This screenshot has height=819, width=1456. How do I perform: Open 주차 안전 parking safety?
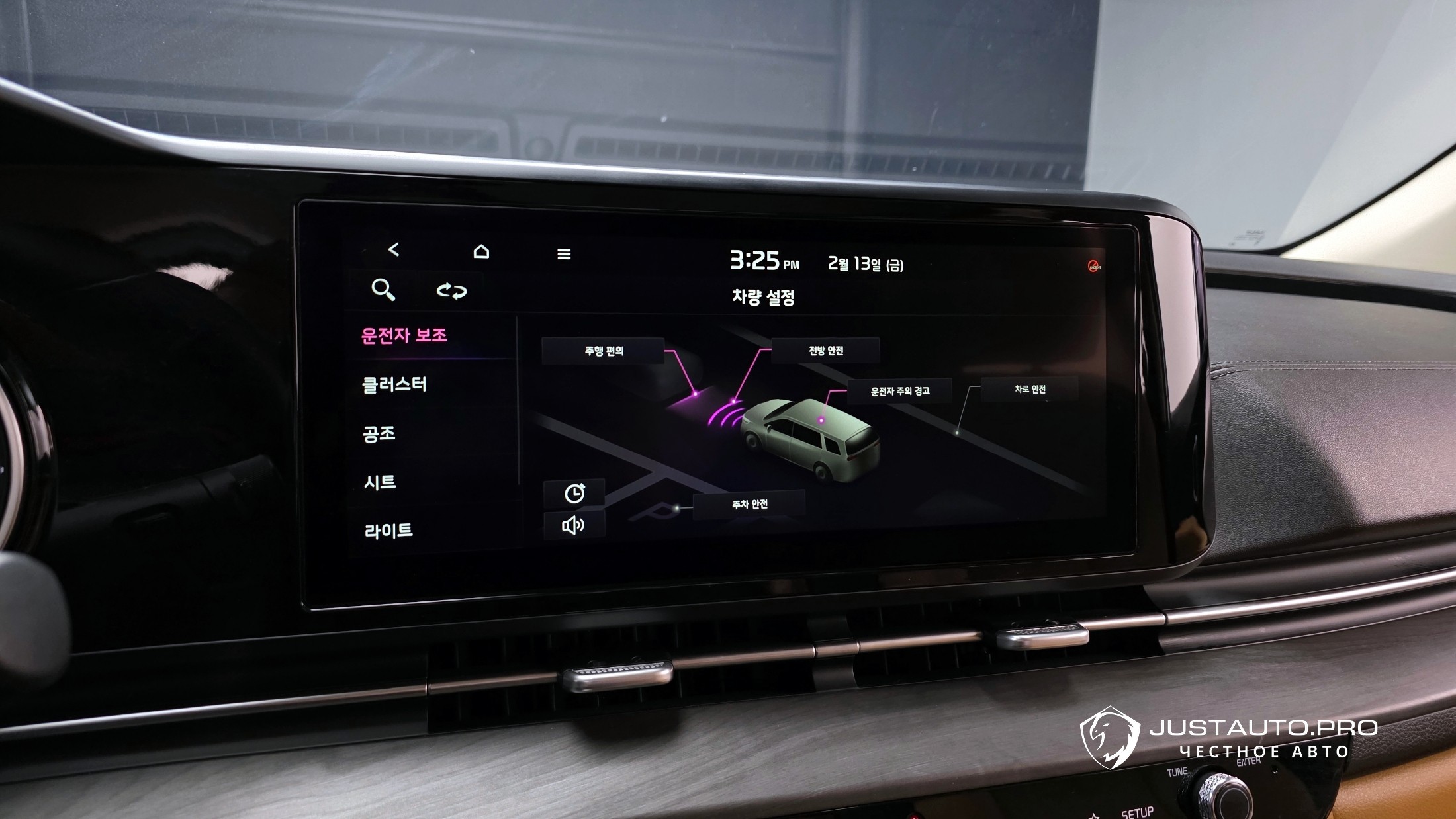pyautogui.click(x=749, y=505)
